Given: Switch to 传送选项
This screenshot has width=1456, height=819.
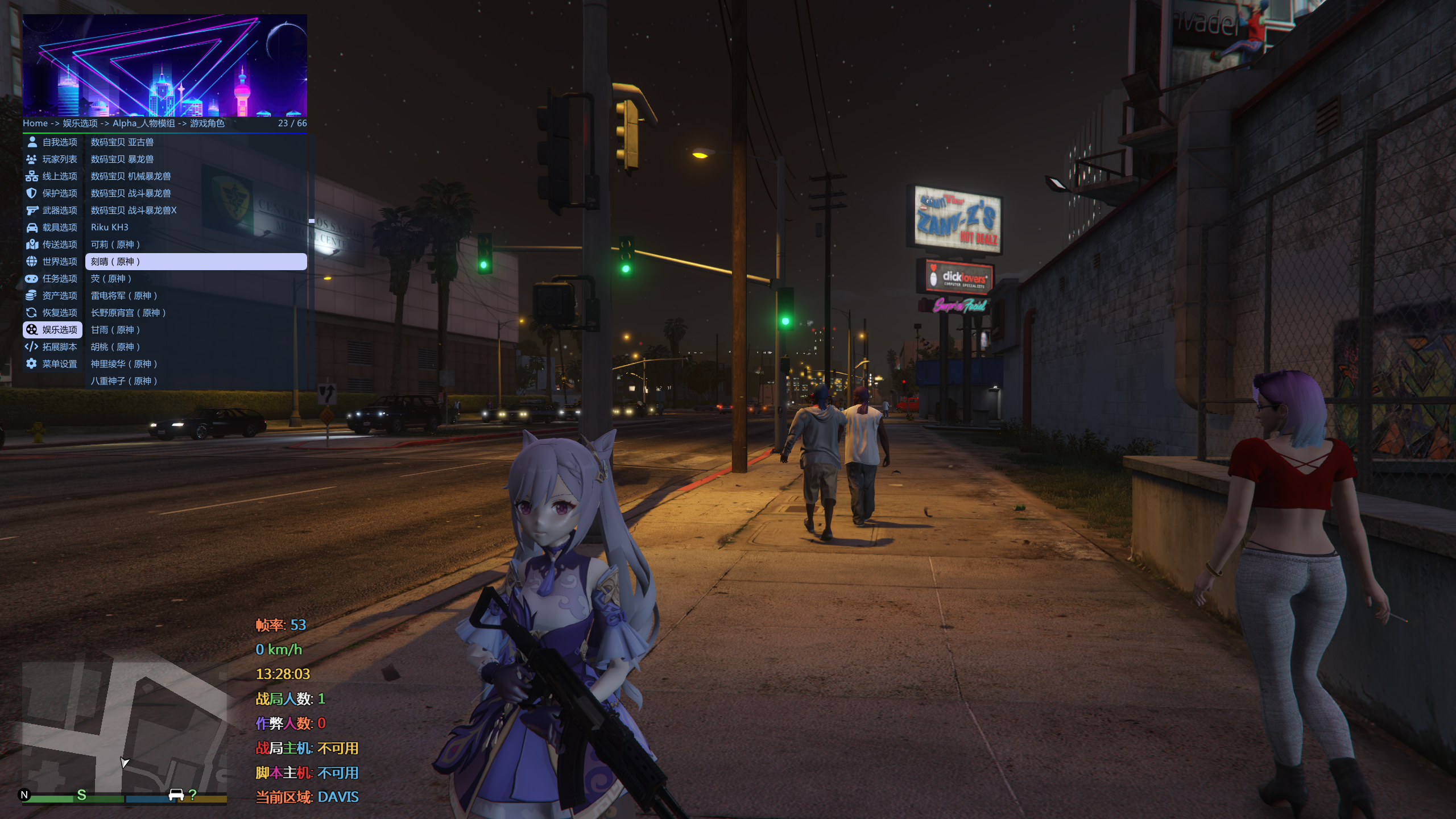Looking at the screenshot, I should [52, 245].
